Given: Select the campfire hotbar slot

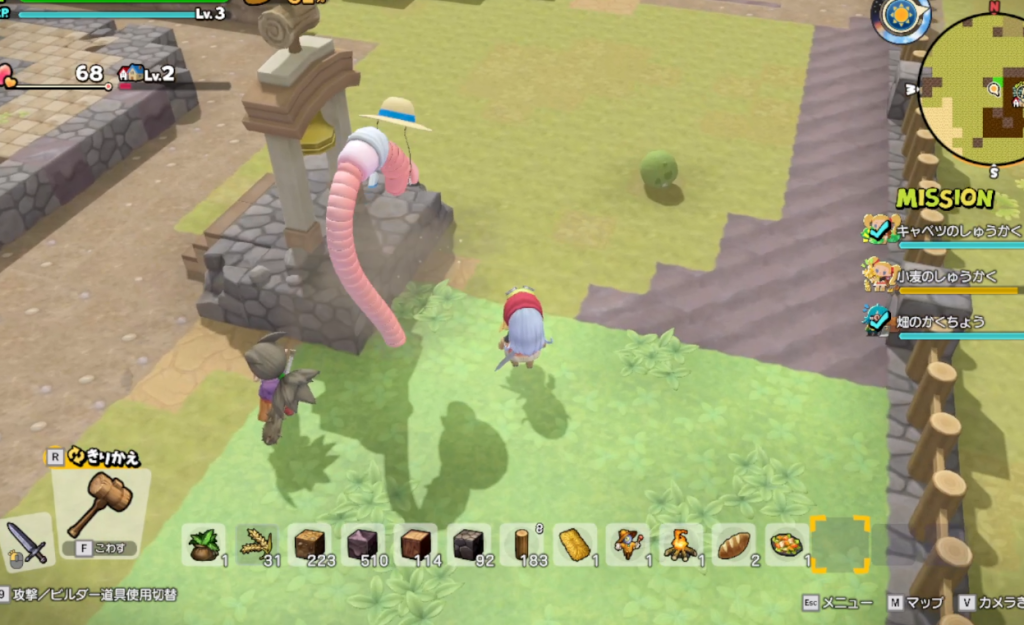Looking at the screenshot, I should pyautogui.click(x=681, y=545).
